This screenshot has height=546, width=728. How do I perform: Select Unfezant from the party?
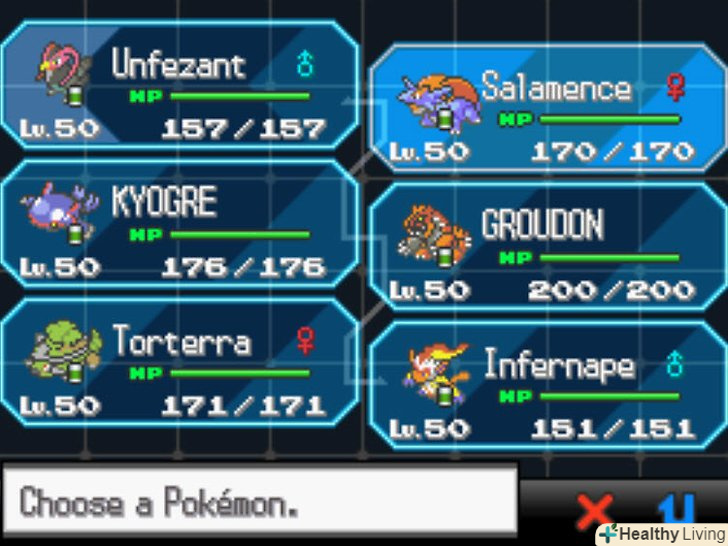pos(180,85)
